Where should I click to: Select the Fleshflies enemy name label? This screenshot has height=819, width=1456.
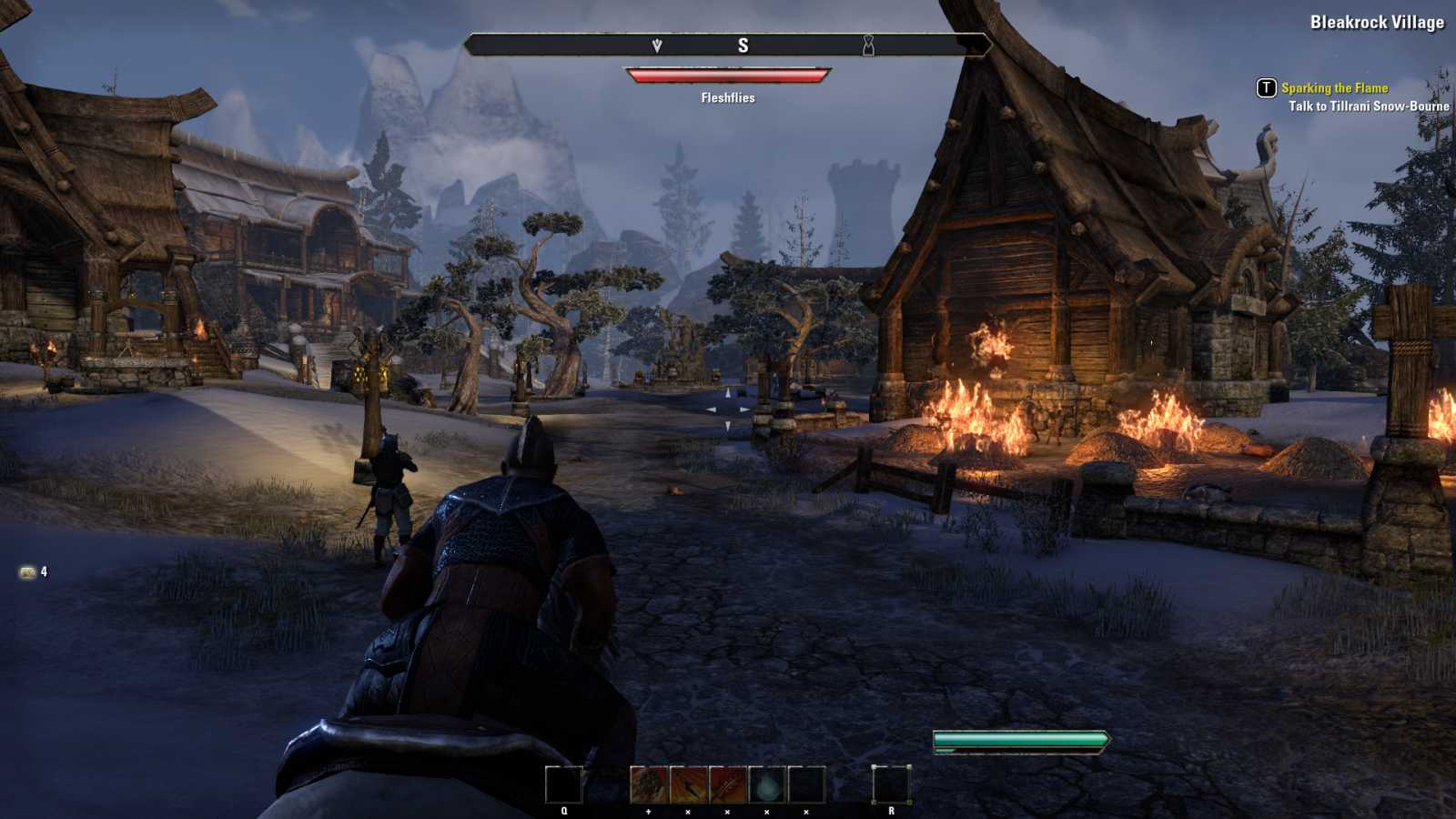pos(726,96)
